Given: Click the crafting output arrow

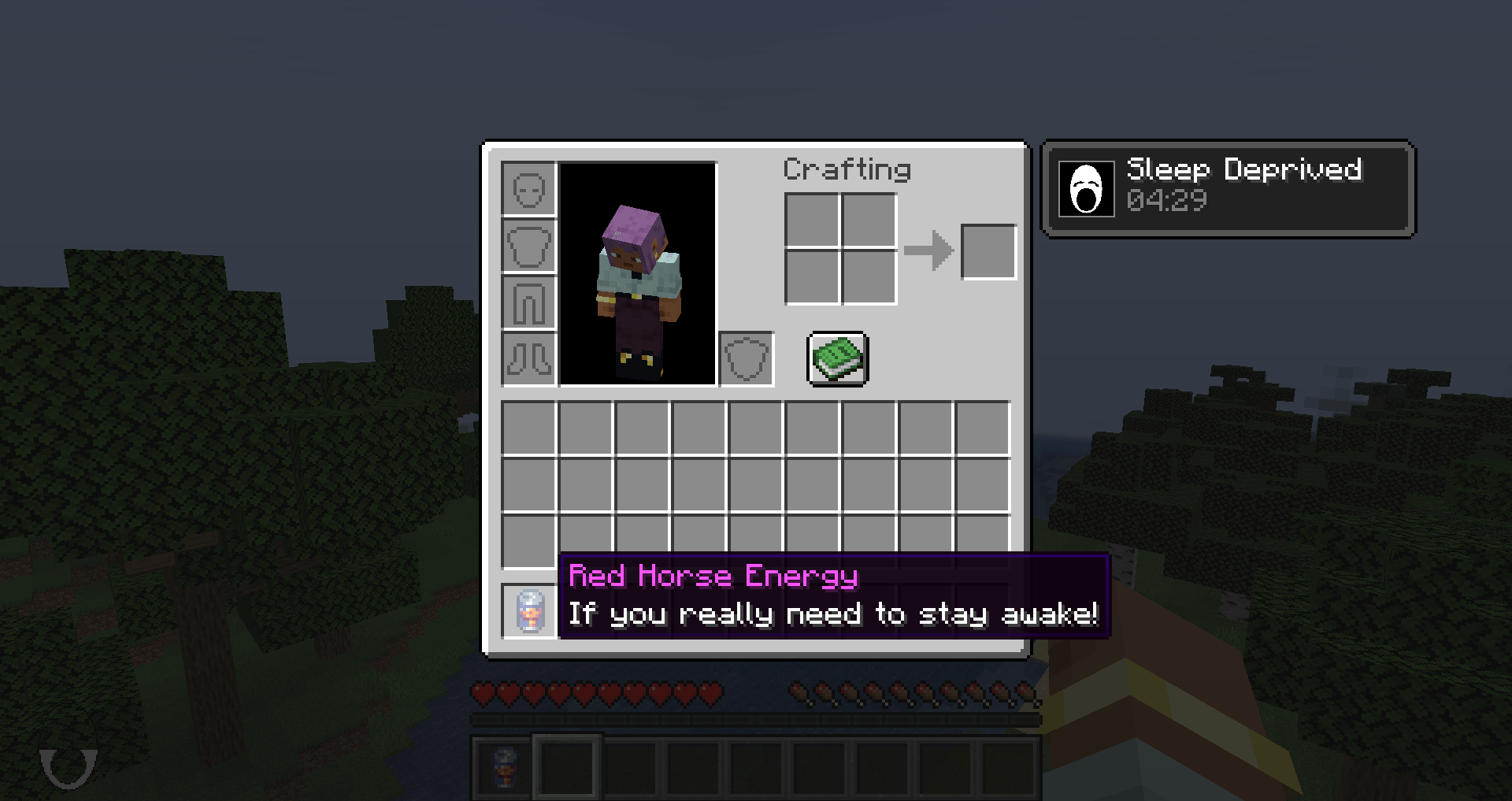Looking at the screenshot, I should (x=929, y=251).
